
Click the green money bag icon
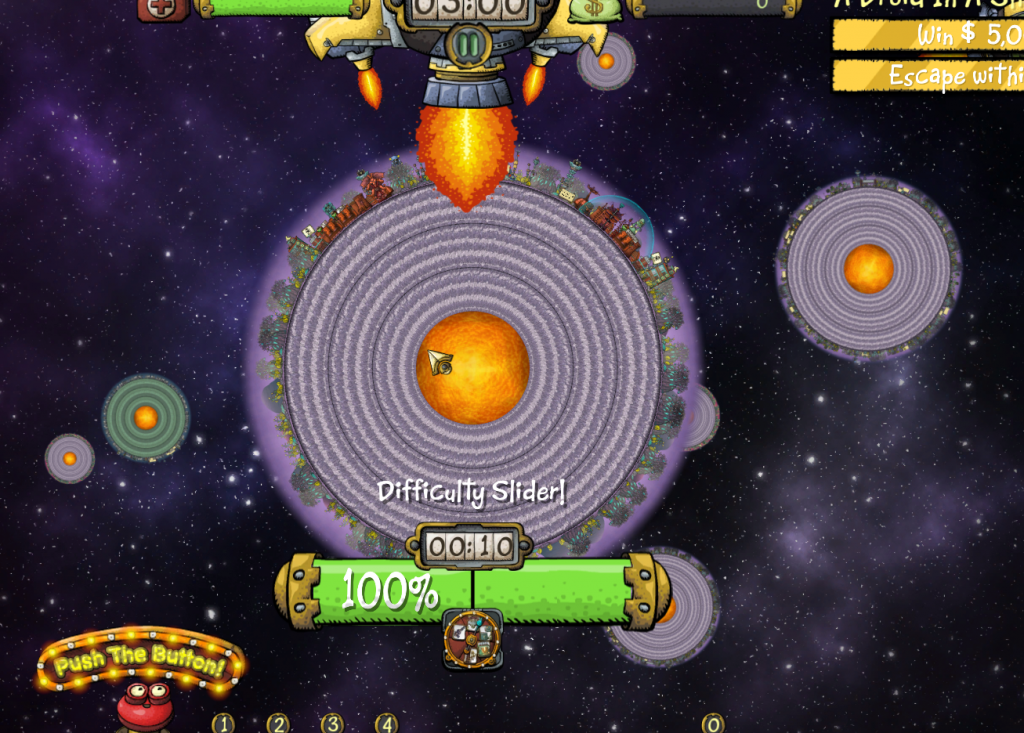pyautogui.click(x=597, y=8)
